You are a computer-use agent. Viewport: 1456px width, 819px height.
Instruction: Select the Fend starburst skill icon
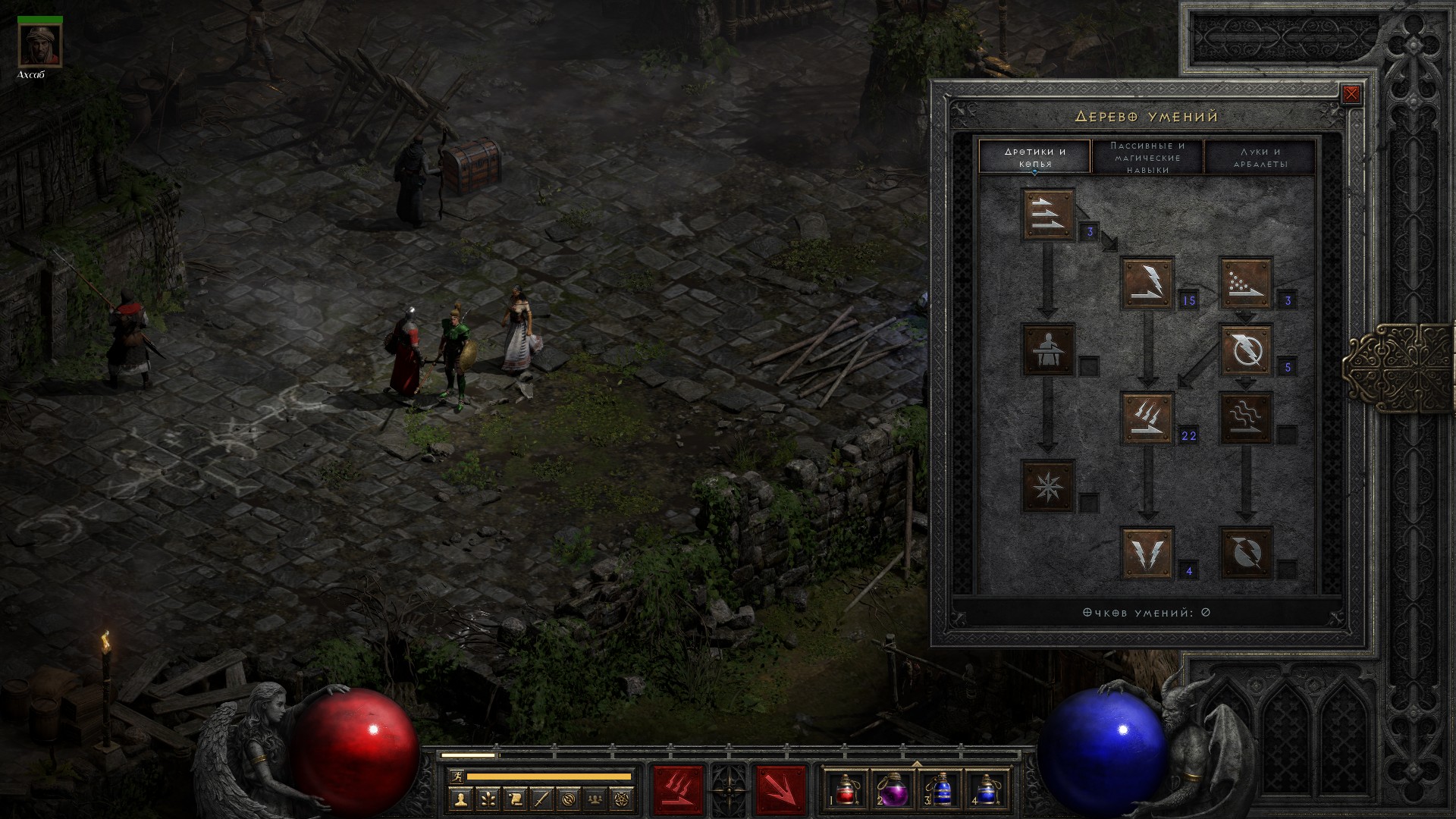pos(1048,485)
